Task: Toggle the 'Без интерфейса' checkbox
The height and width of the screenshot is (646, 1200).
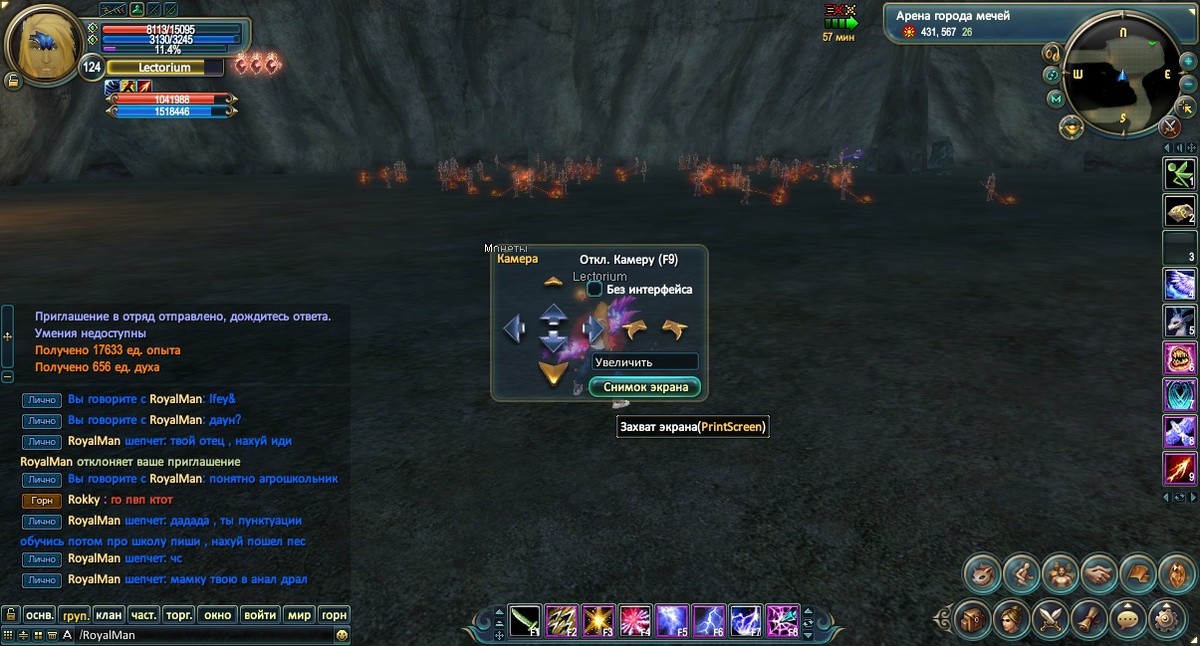Action: click(x=594, y=289)
